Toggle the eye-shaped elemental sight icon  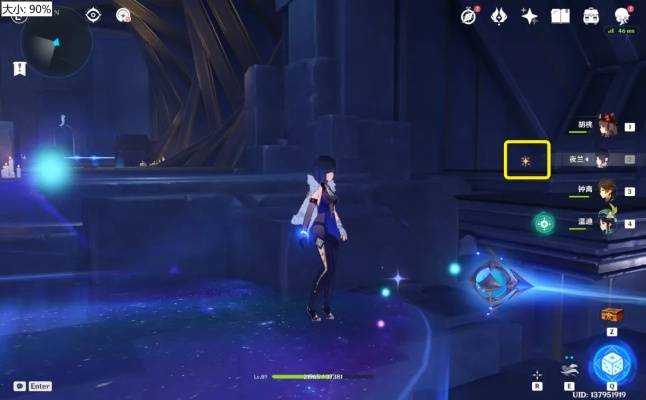(93, 15)
